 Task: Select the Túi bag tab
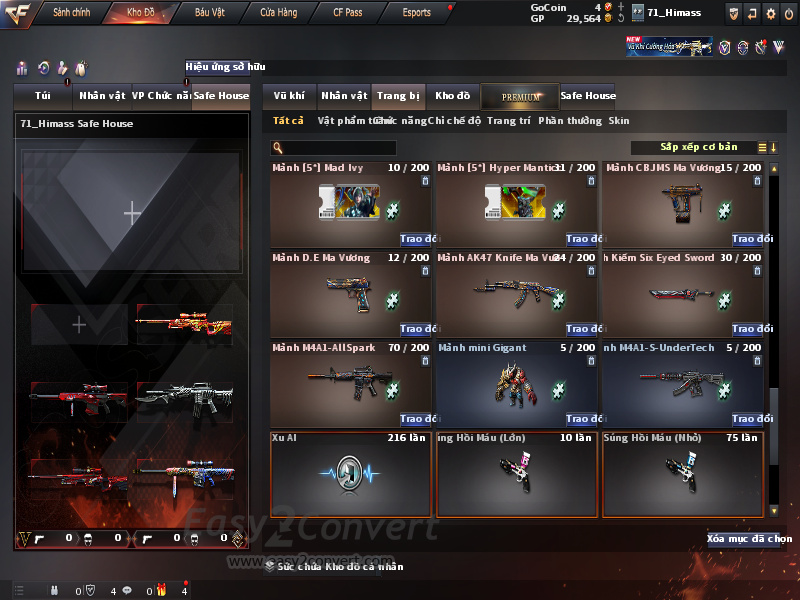point(42,96)
